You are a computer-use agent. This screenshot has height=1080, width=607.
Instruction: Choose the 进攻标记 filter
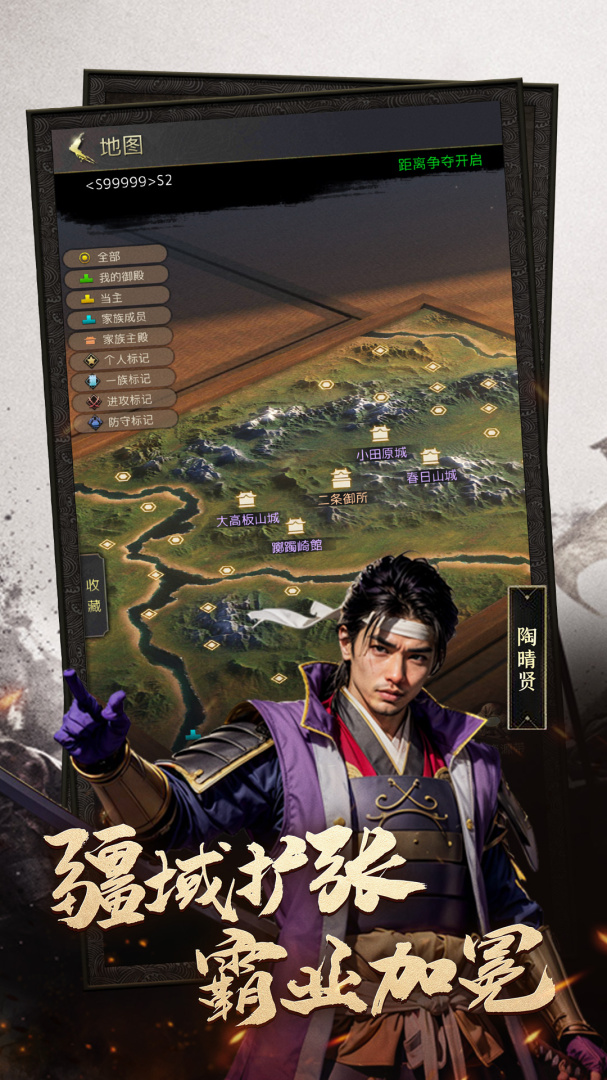click(x=123, y=400)
